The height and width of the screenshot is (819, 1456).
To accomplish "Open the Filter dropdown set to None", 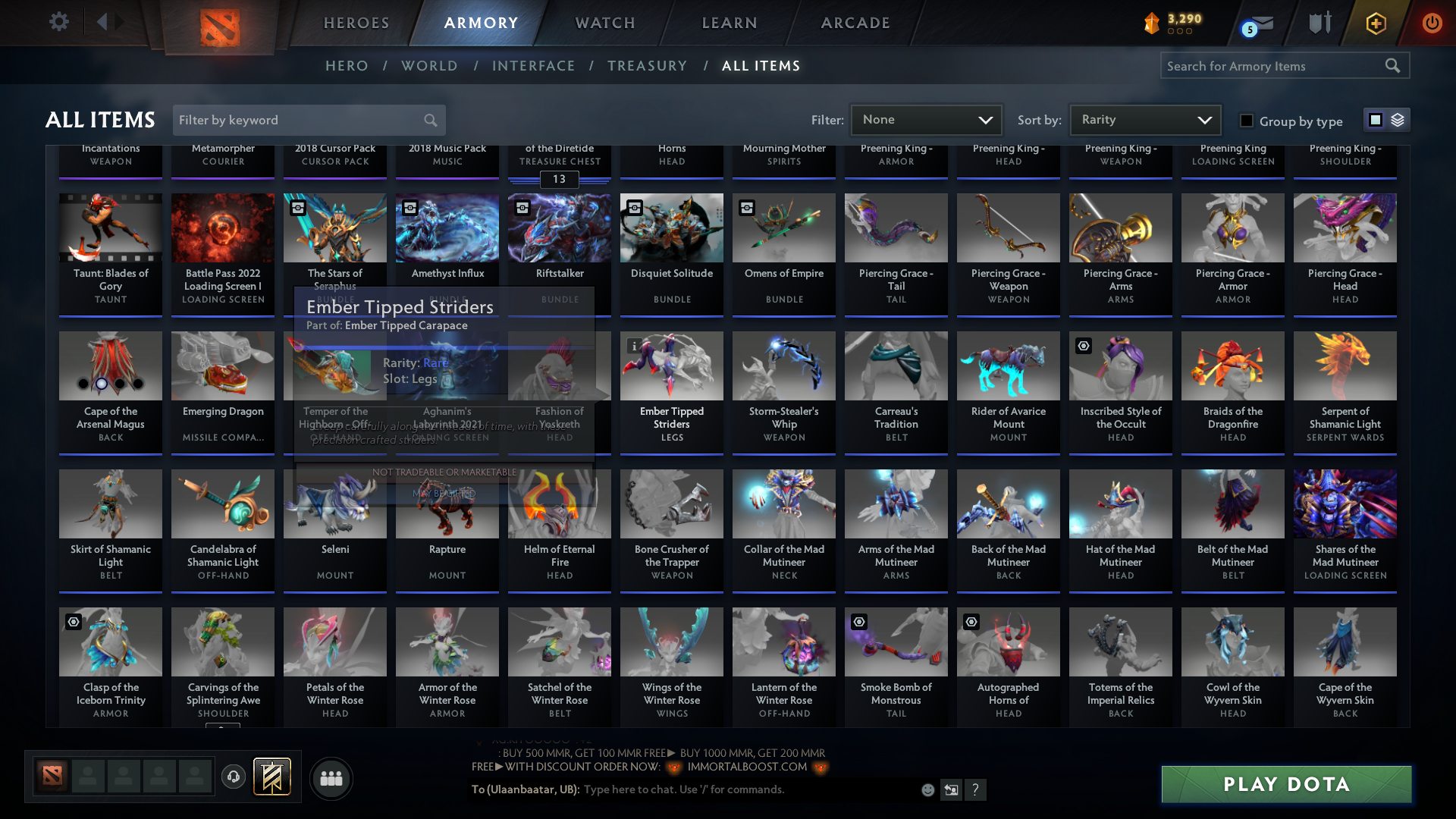I will click(x=926, y=120).
